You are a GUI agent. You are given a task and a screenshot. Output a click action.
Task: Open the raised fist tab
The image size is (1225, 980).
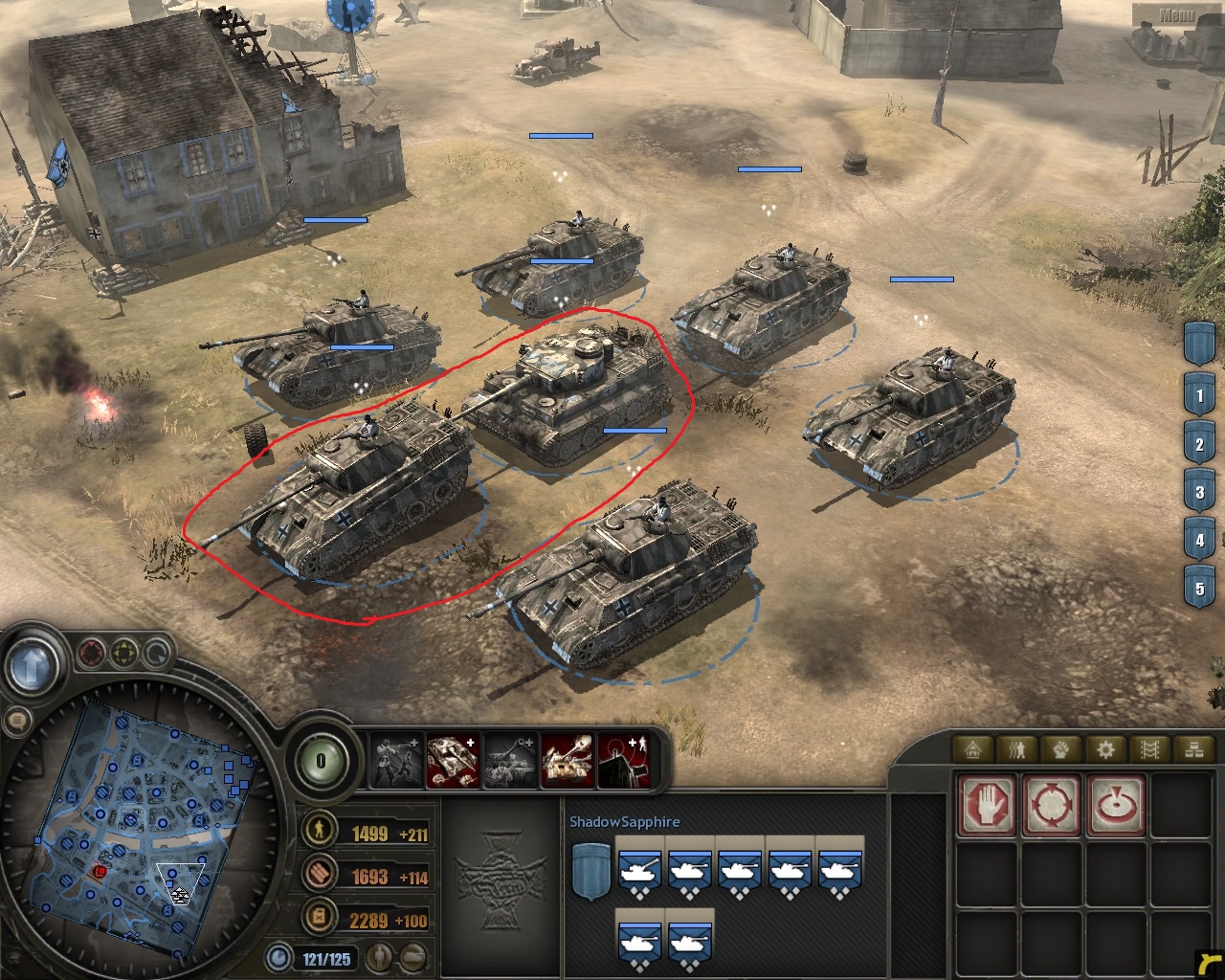(x=1061, y=749)
